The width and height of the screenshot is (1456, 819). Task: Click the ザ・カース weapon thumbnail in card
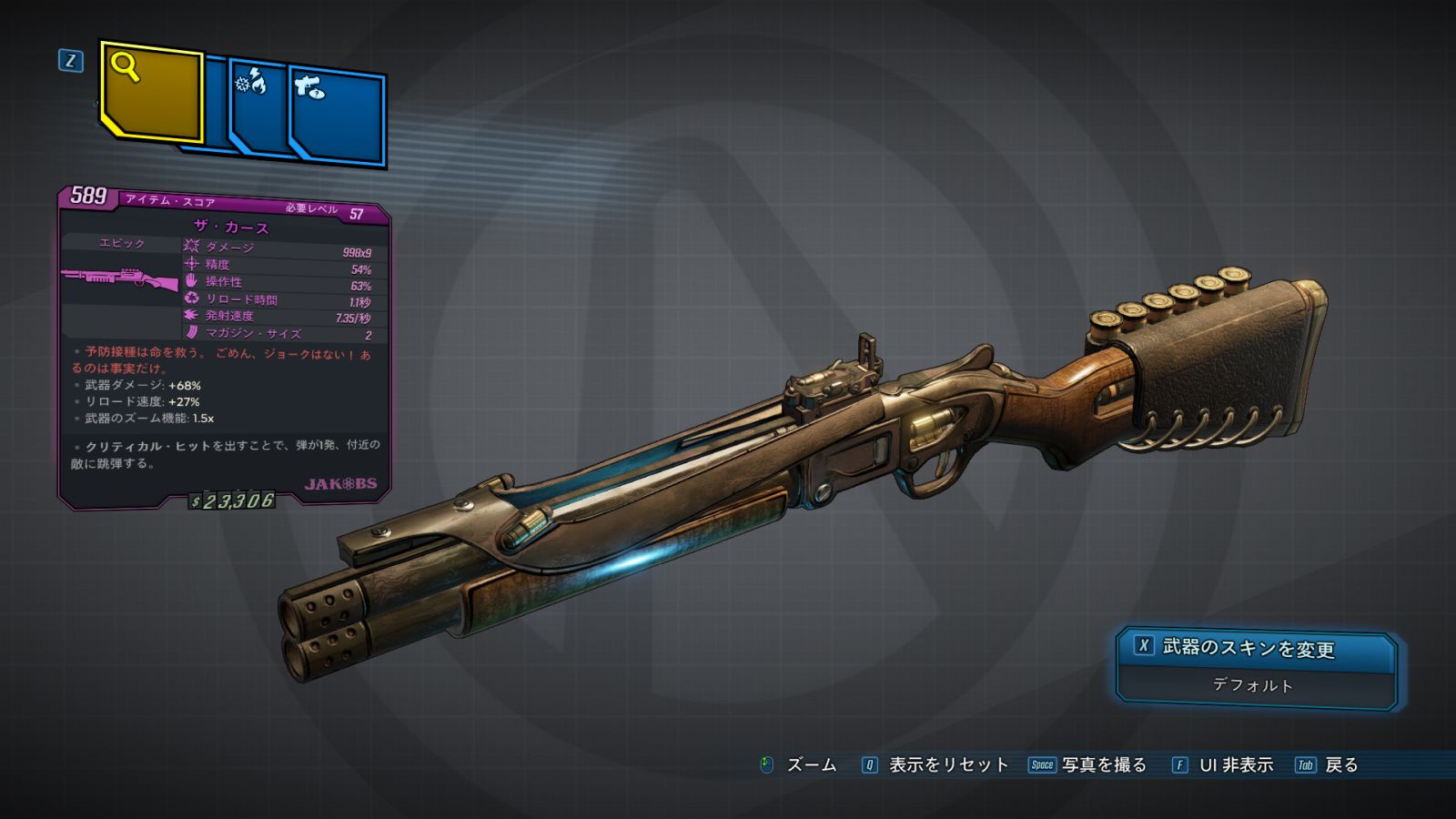pyautogui.click(x=120, y=278)
